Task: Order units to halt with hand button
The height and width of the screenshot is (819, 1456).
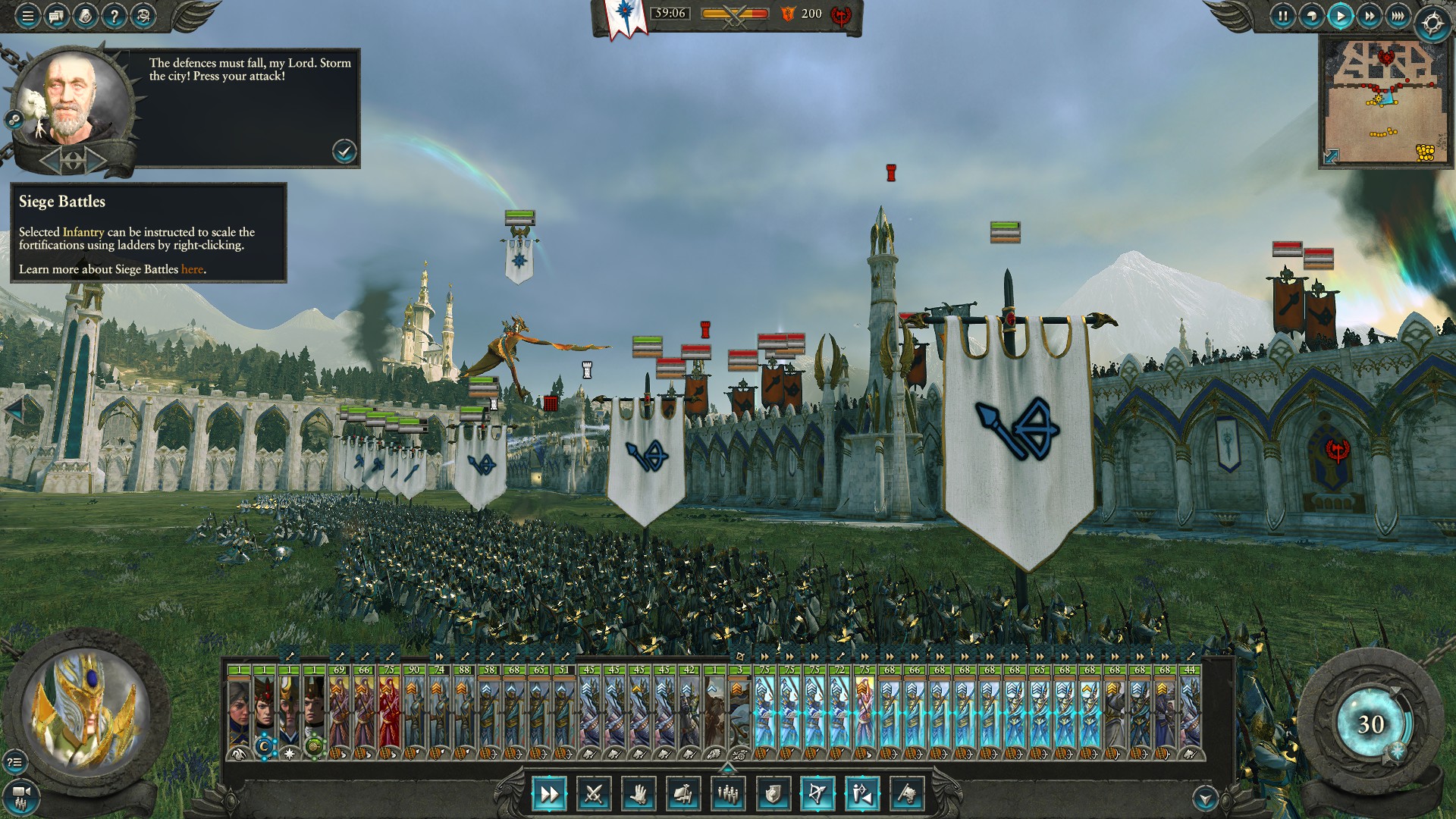Action: (x=638, y=794)
